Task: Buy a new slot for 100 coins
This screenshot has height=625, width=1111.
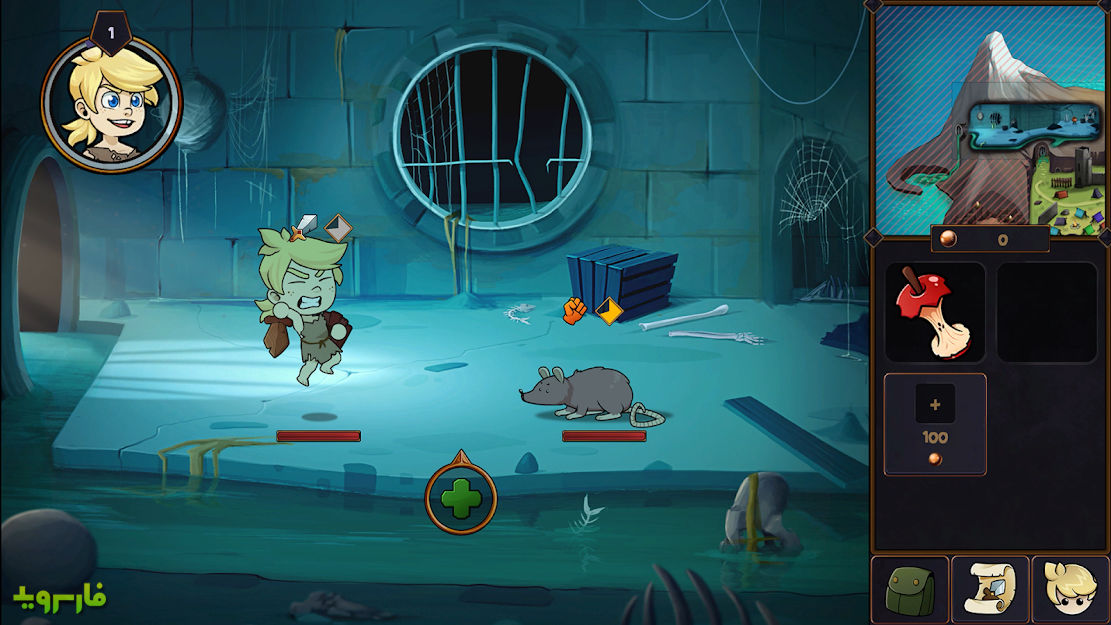Action: 935,424
